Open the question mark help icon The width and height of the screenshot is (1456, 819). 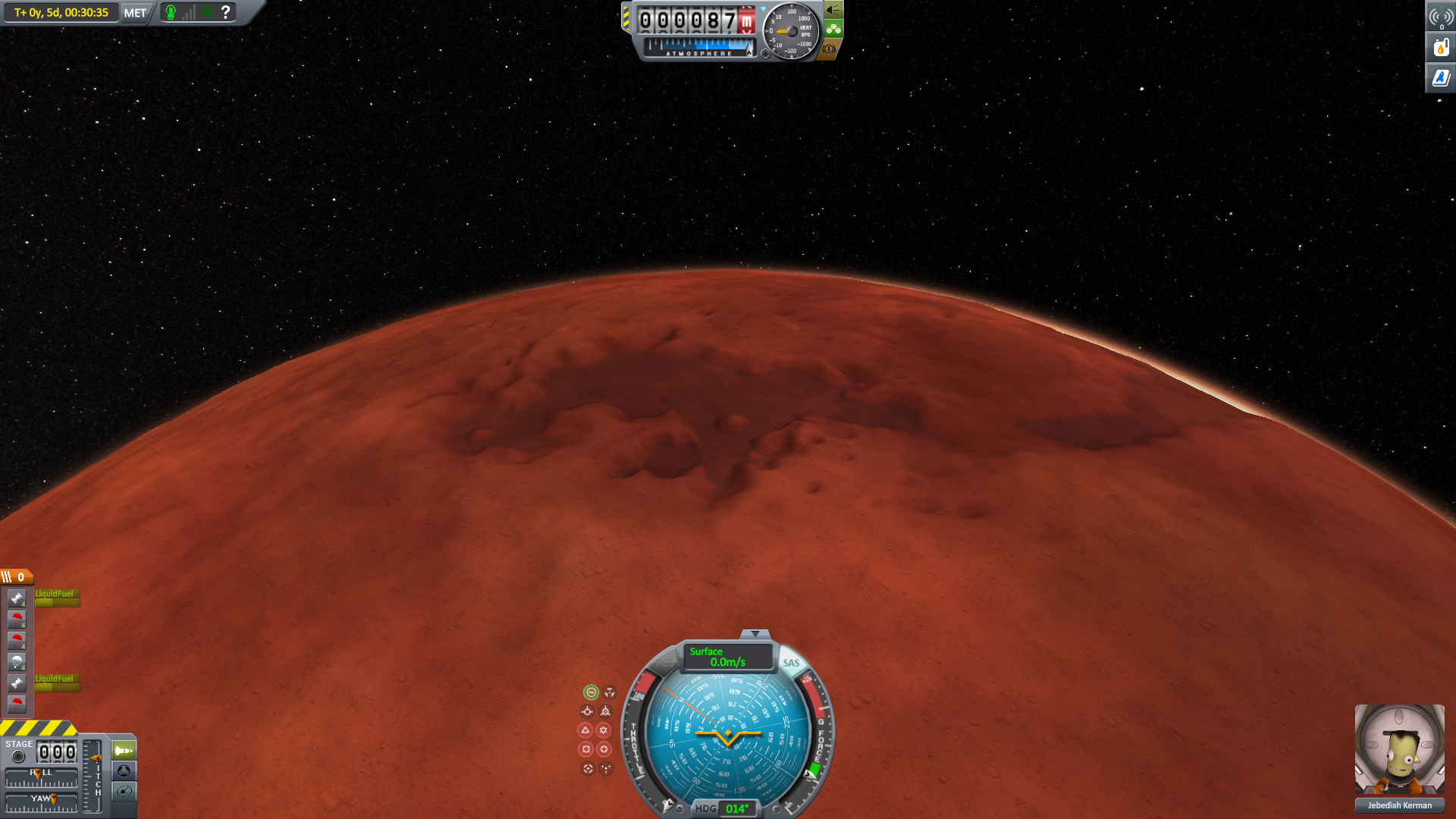(225, 12)
